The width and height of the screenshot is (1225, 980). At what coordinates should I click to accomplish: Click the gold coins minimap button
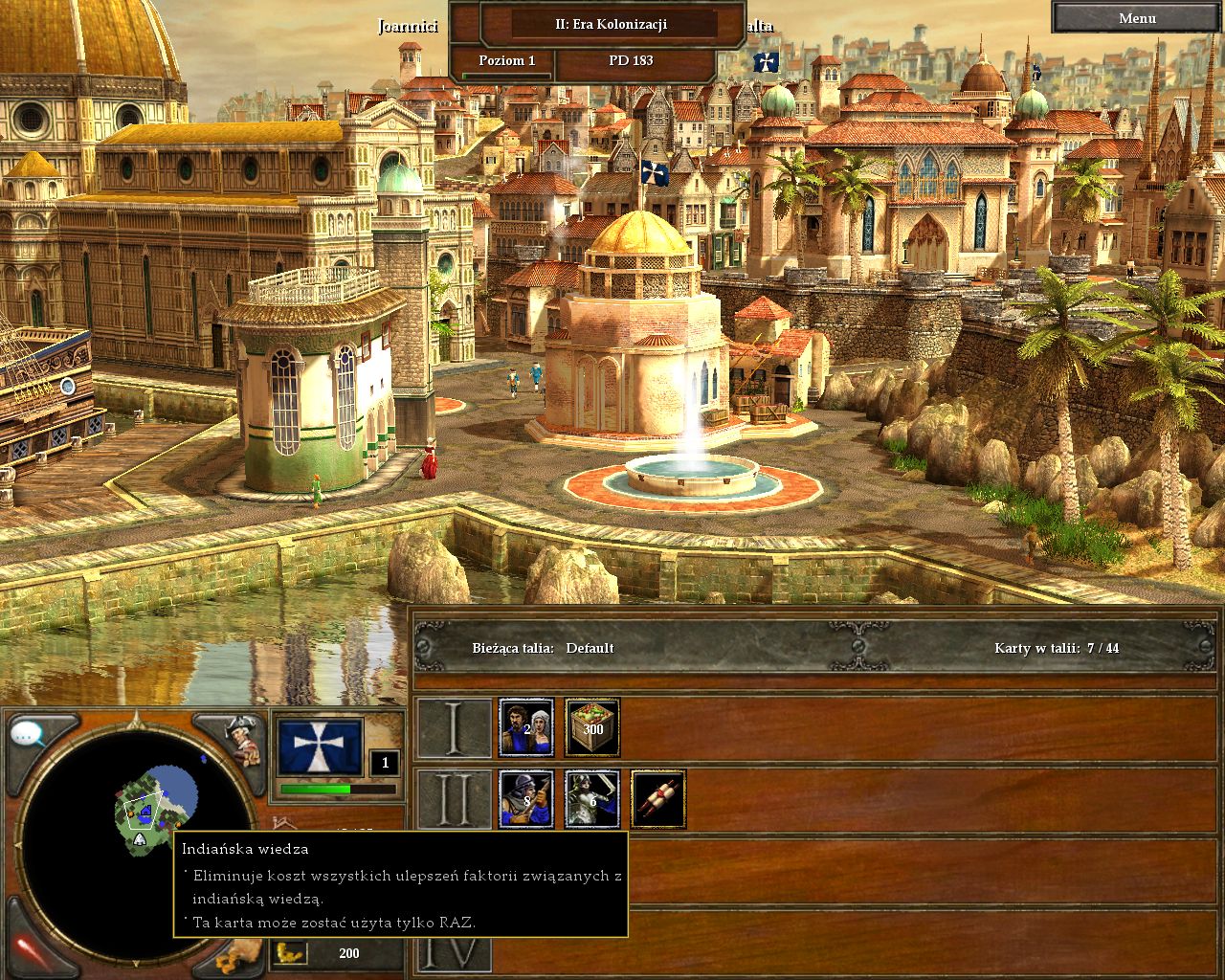click(234, 957)
